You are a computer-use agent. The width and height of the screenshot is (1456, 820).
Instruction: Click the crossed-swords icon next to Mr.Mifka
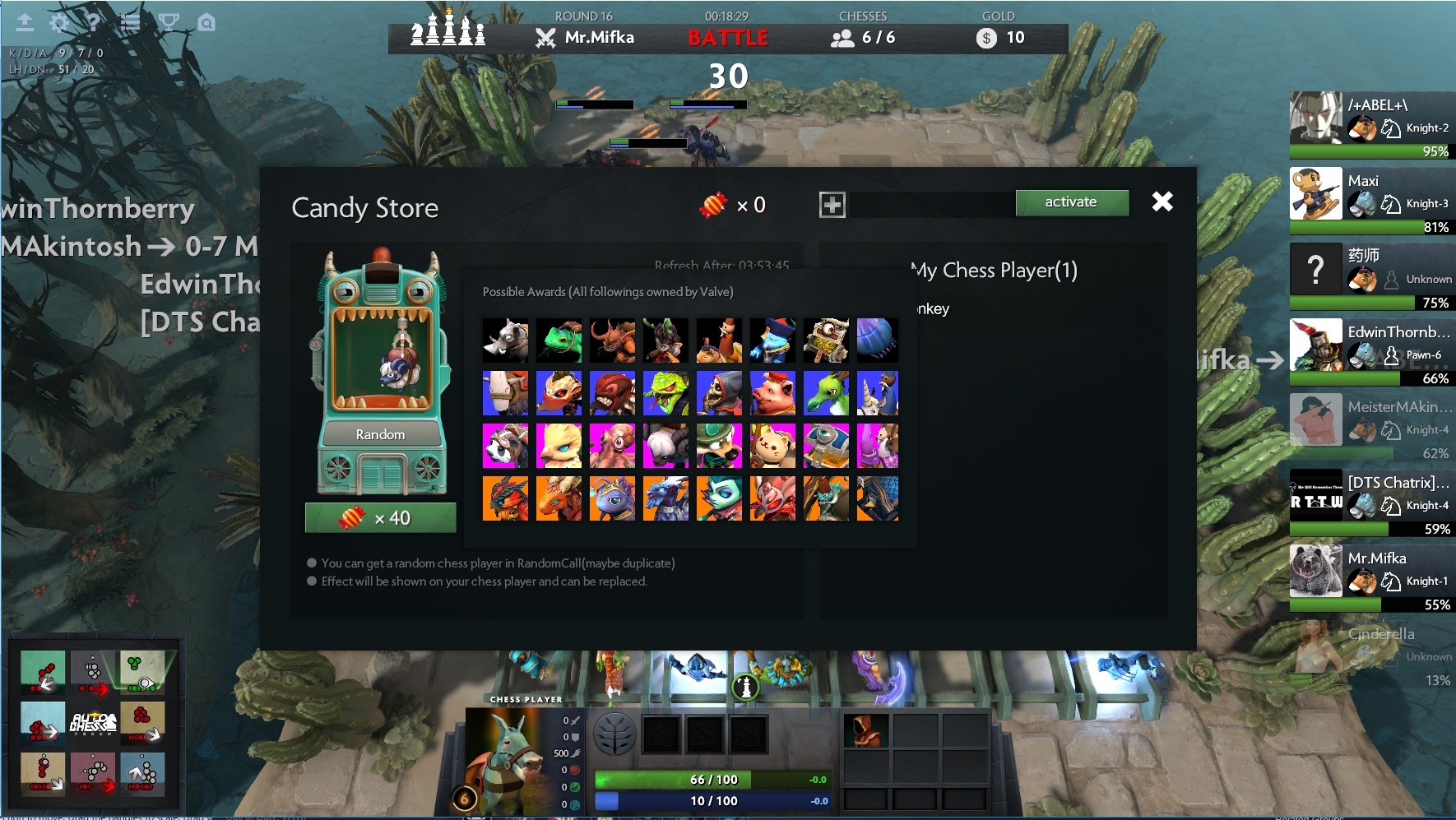[544, 37]
